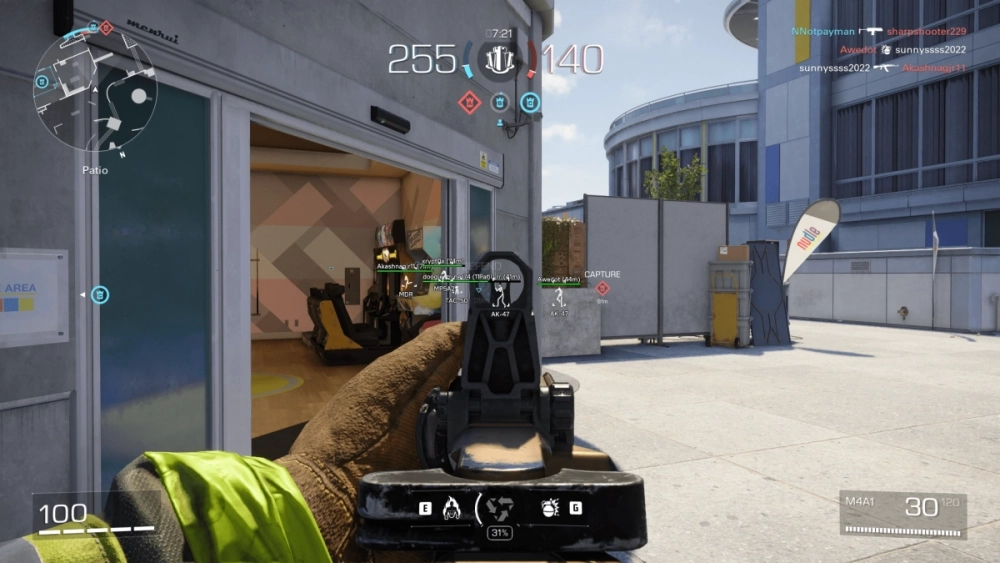The image size is (1000, 563).
Task: Select the red diamond objective icon
Action: pyautogui.click(x=469, y=101)
